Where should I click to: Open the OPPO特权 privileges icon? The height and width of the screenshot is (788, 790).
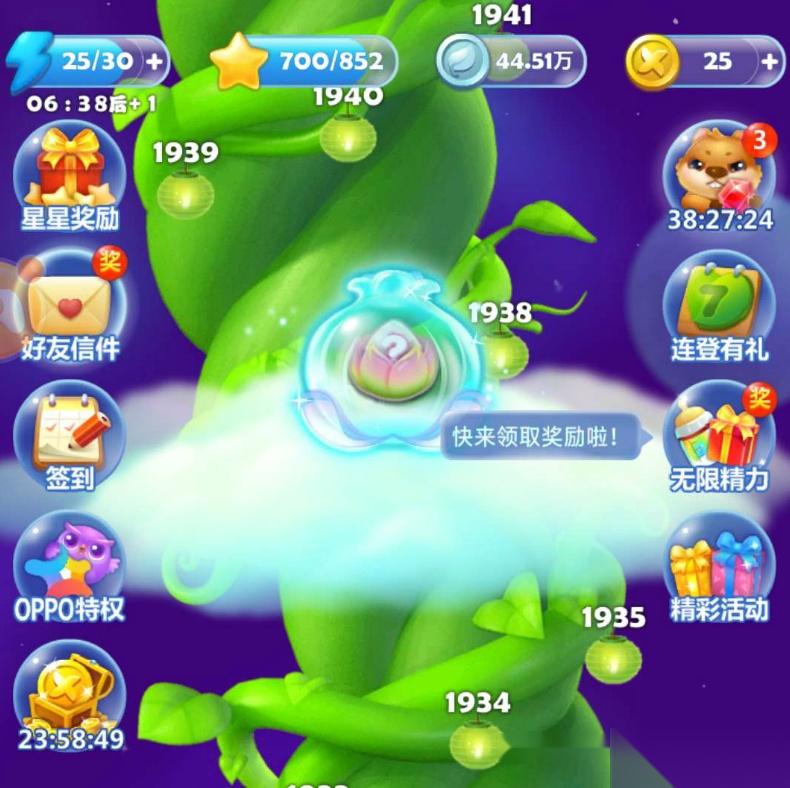[69, 567]
